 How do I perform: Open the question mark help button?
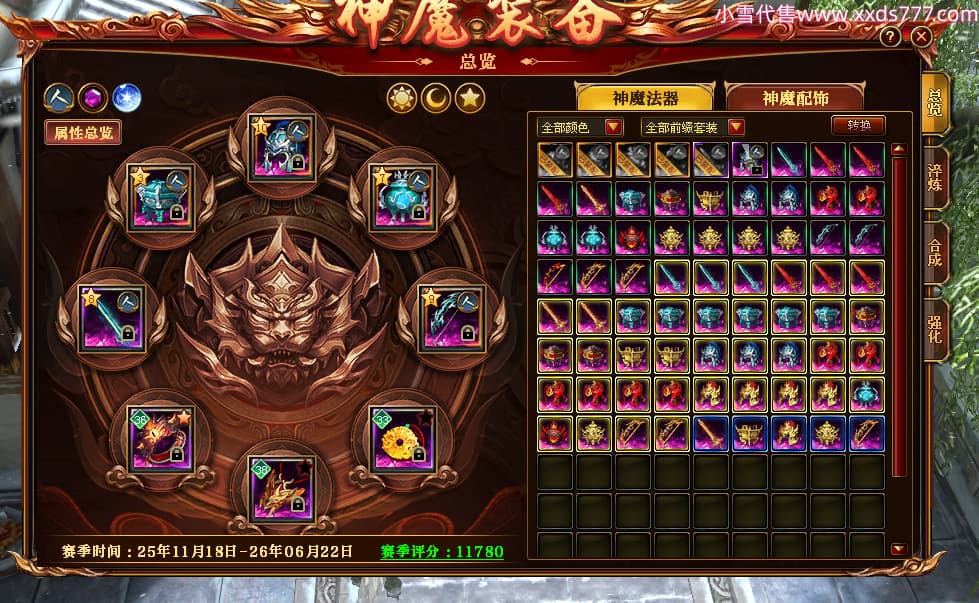(x=890, y=37)
